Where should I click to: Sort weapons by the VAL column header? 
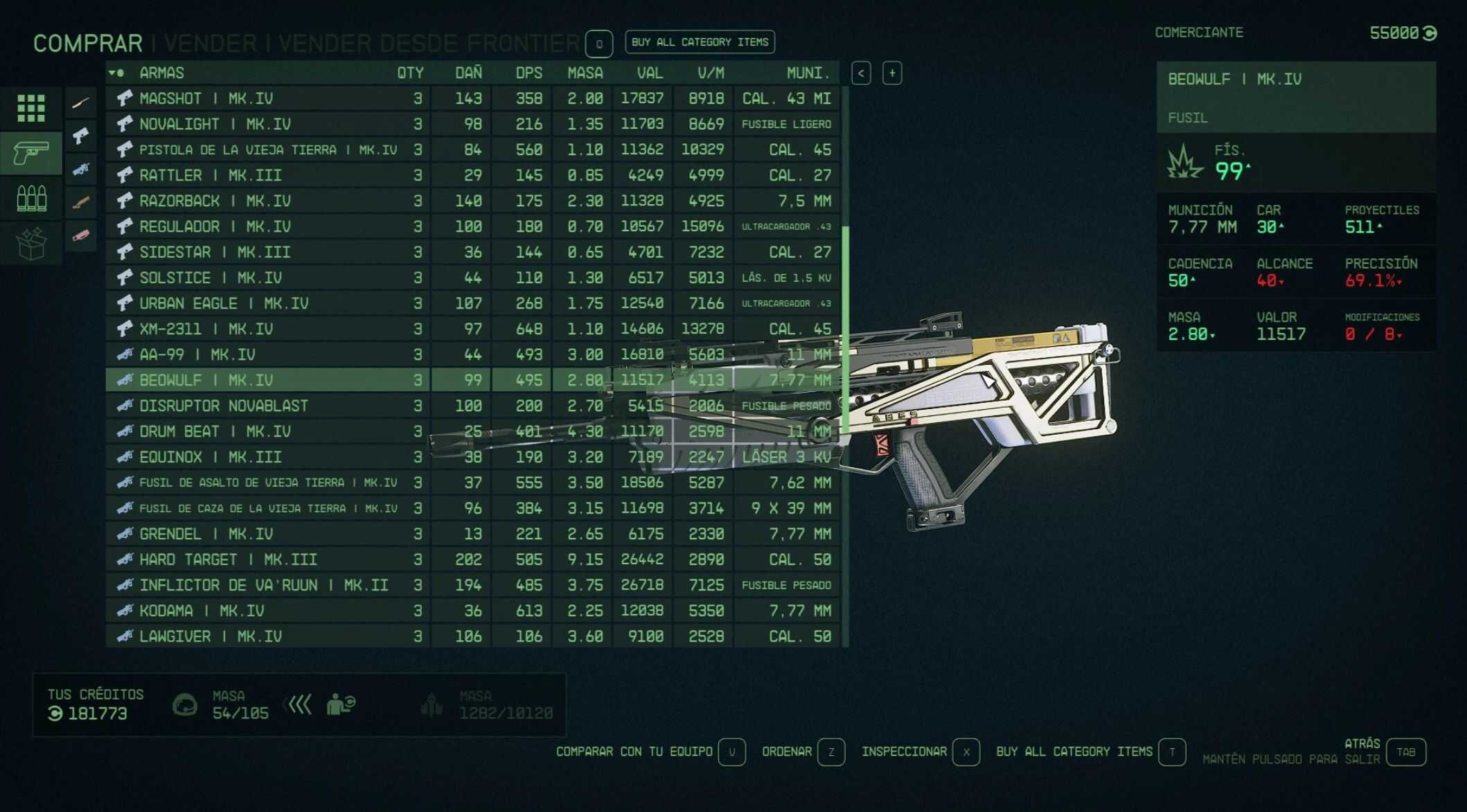[649, 73]
